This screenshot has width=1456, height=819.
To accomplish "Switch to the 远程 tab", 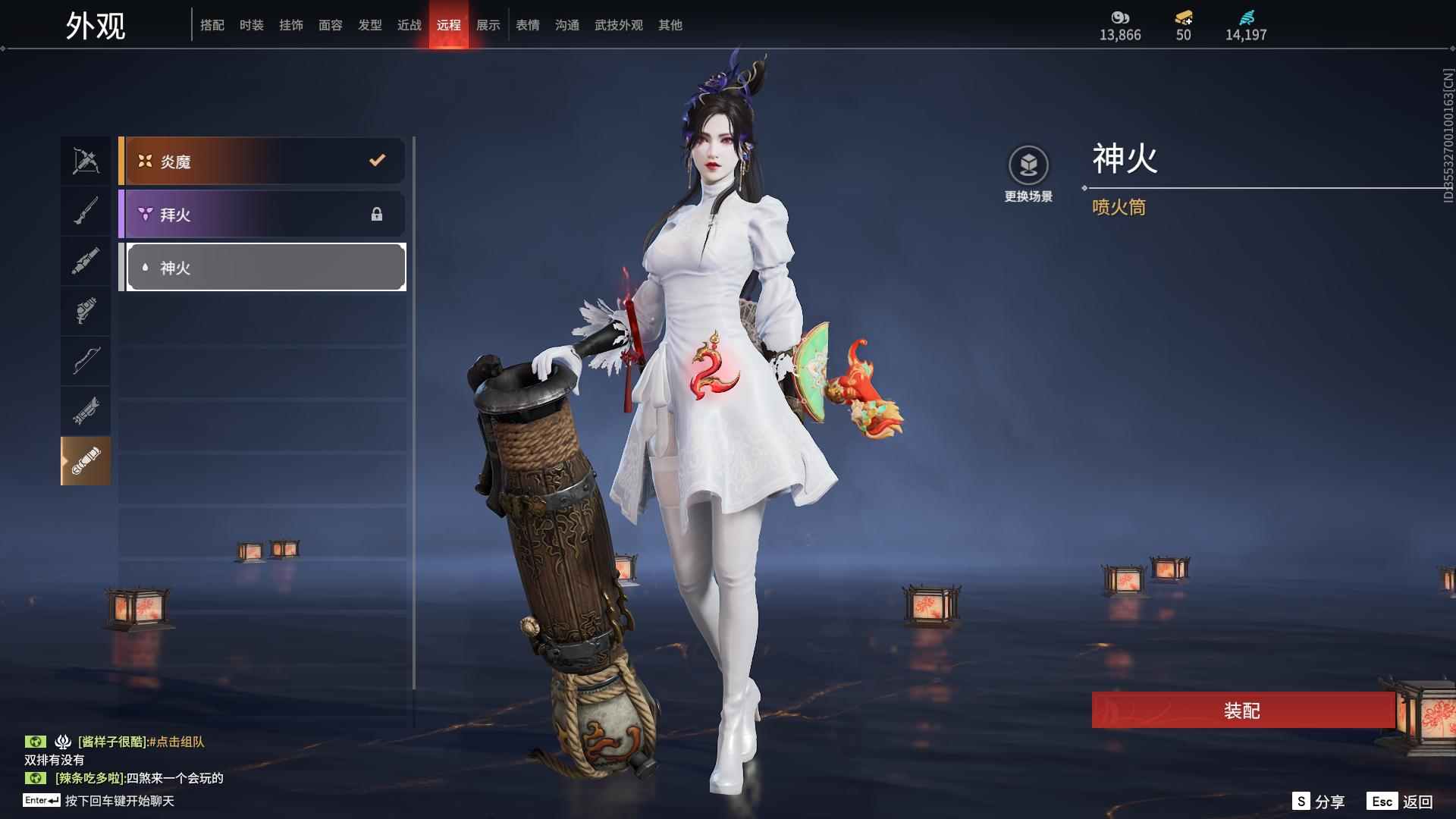I will coord(449,25).
